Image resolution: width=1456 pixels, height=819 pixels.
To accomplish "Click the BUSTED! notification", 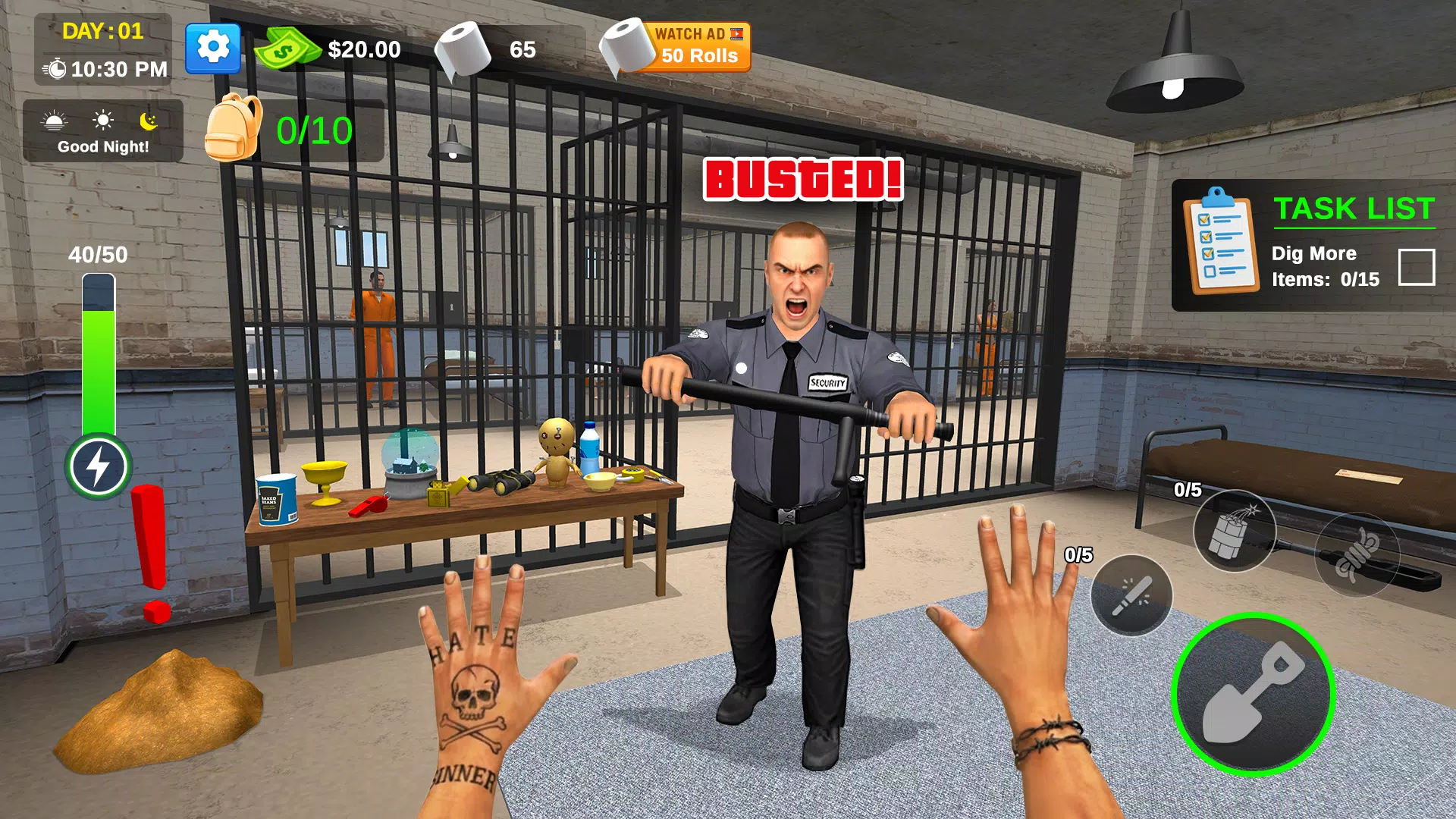I will (802, 179).
